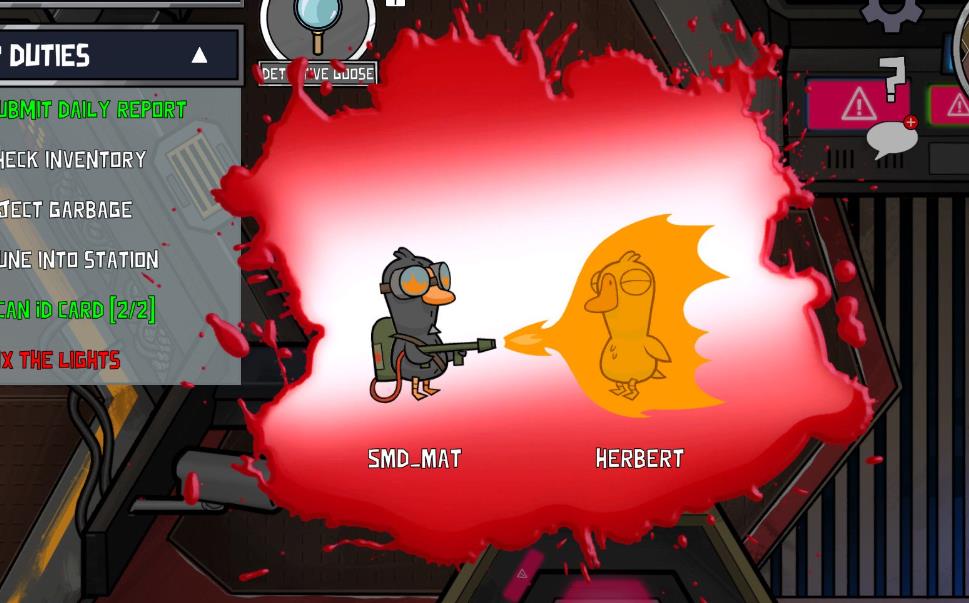
Task: Select the Tune Into Station duty
Action: click(79, 259)
